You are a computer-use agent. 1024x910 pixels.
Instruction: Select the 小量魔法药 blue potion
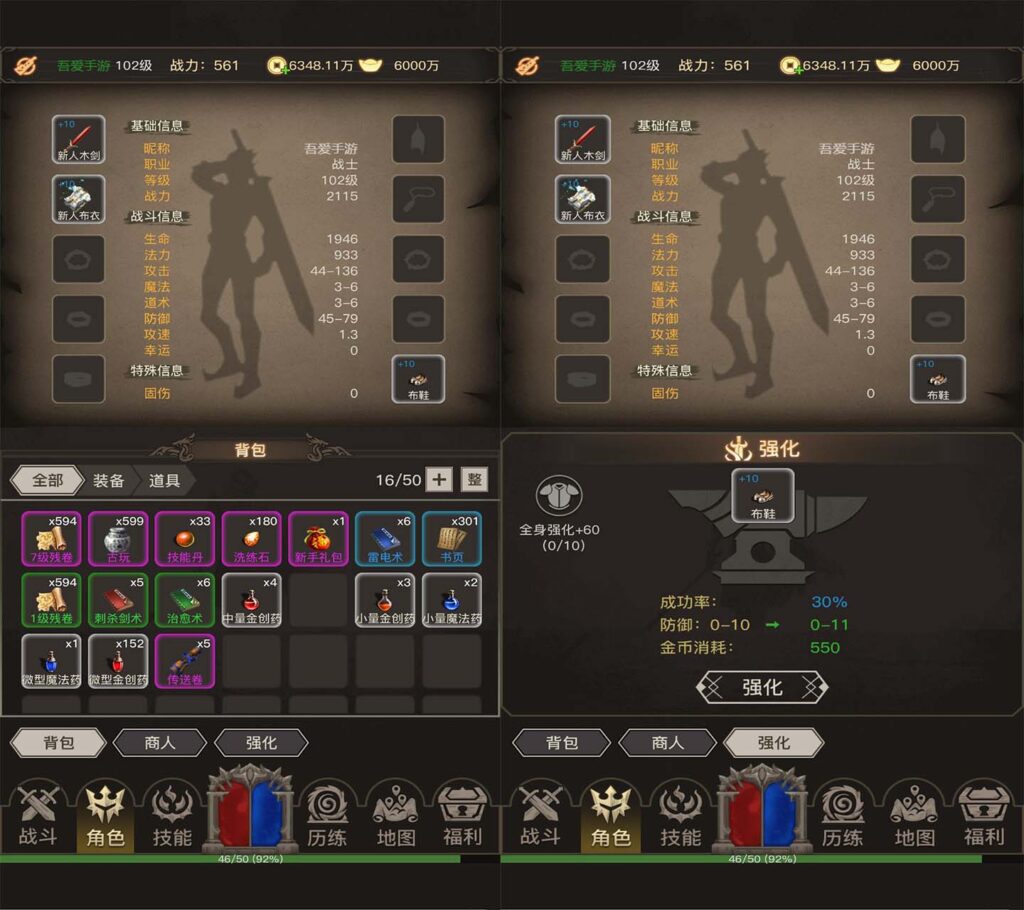point(451,600)
